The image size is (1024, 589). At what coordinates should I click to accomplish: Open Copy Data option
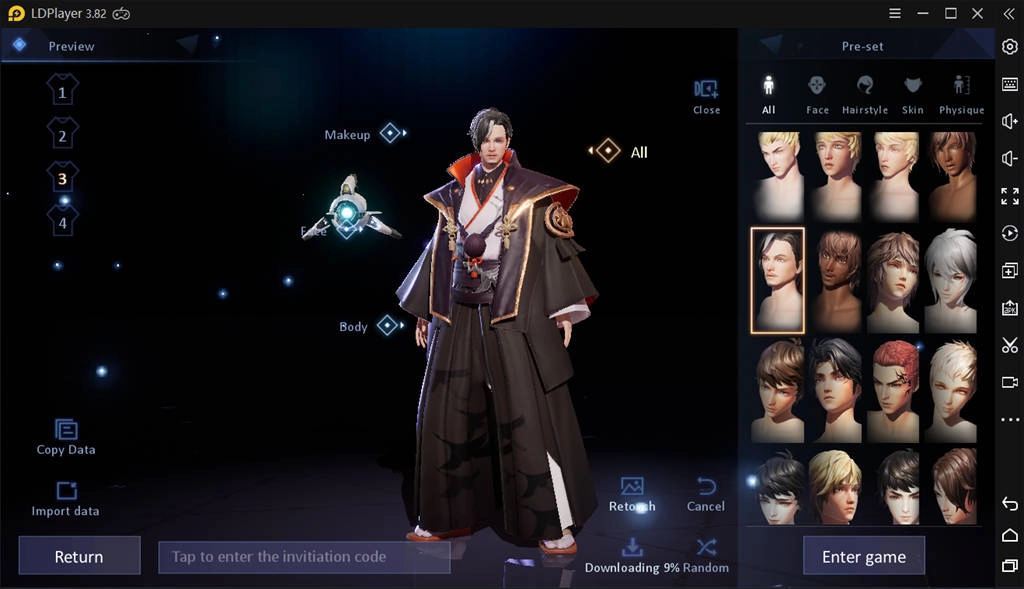click(x=66, y=437)
